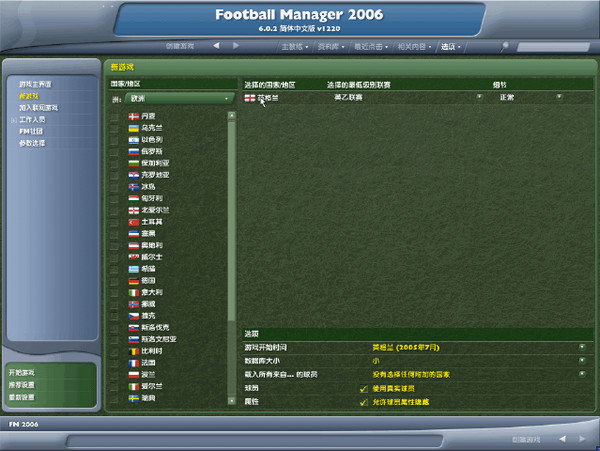600x451 pixels.
Task: Expand the 工作人员 sidebar item
Action: (34, 119)
